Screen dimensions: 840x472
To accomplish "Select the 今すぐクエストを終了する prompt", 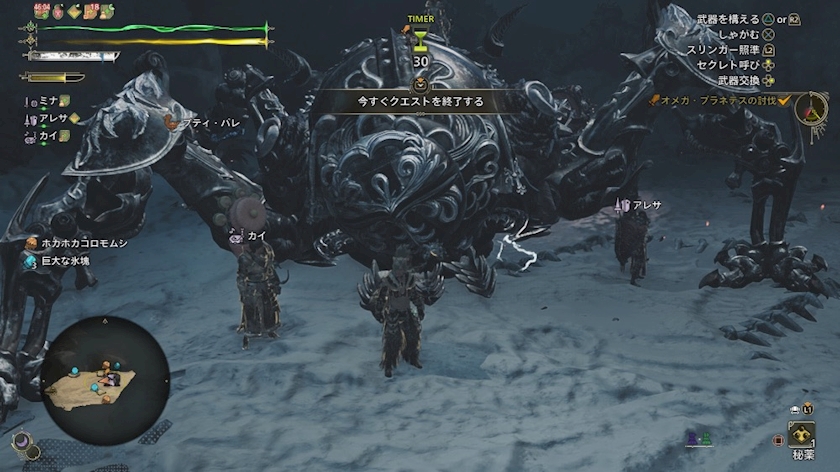I will coord(419,101).
